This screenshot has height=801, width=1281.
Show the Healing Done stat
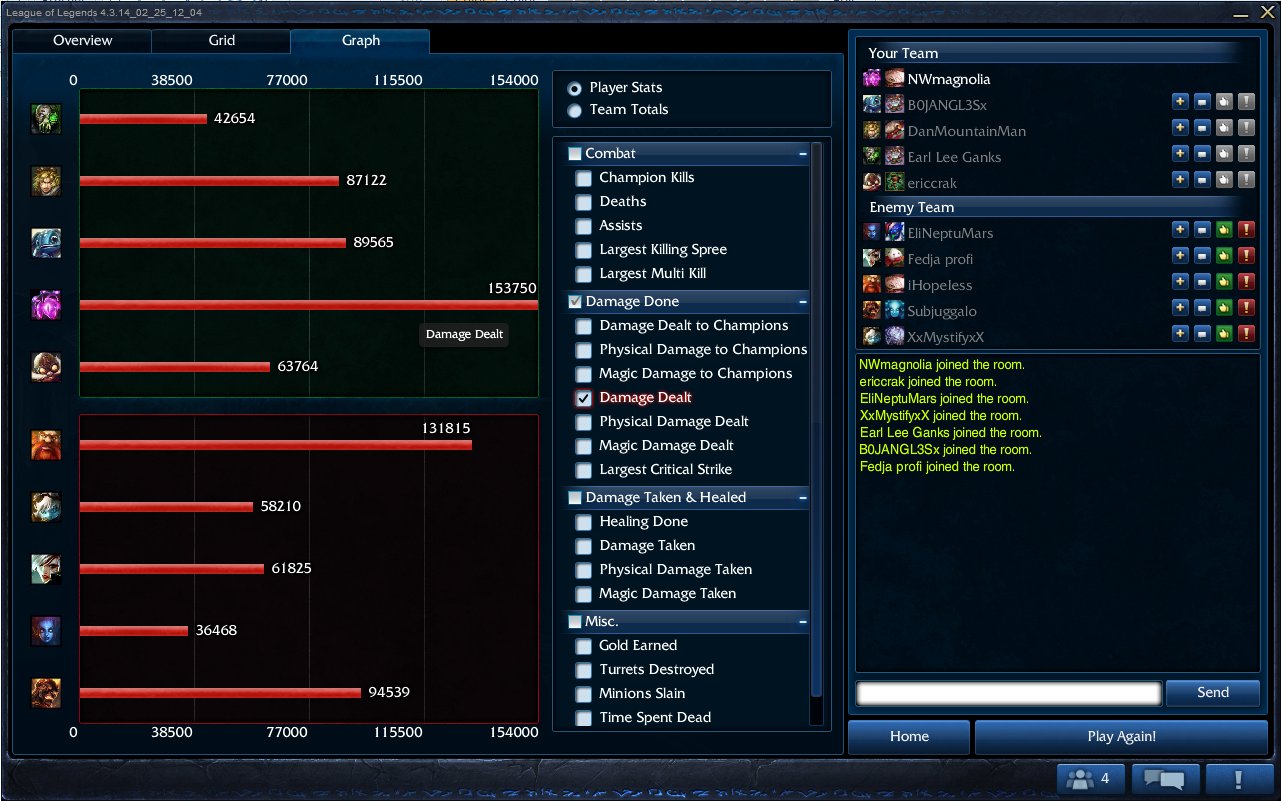[x=584, y=523]
